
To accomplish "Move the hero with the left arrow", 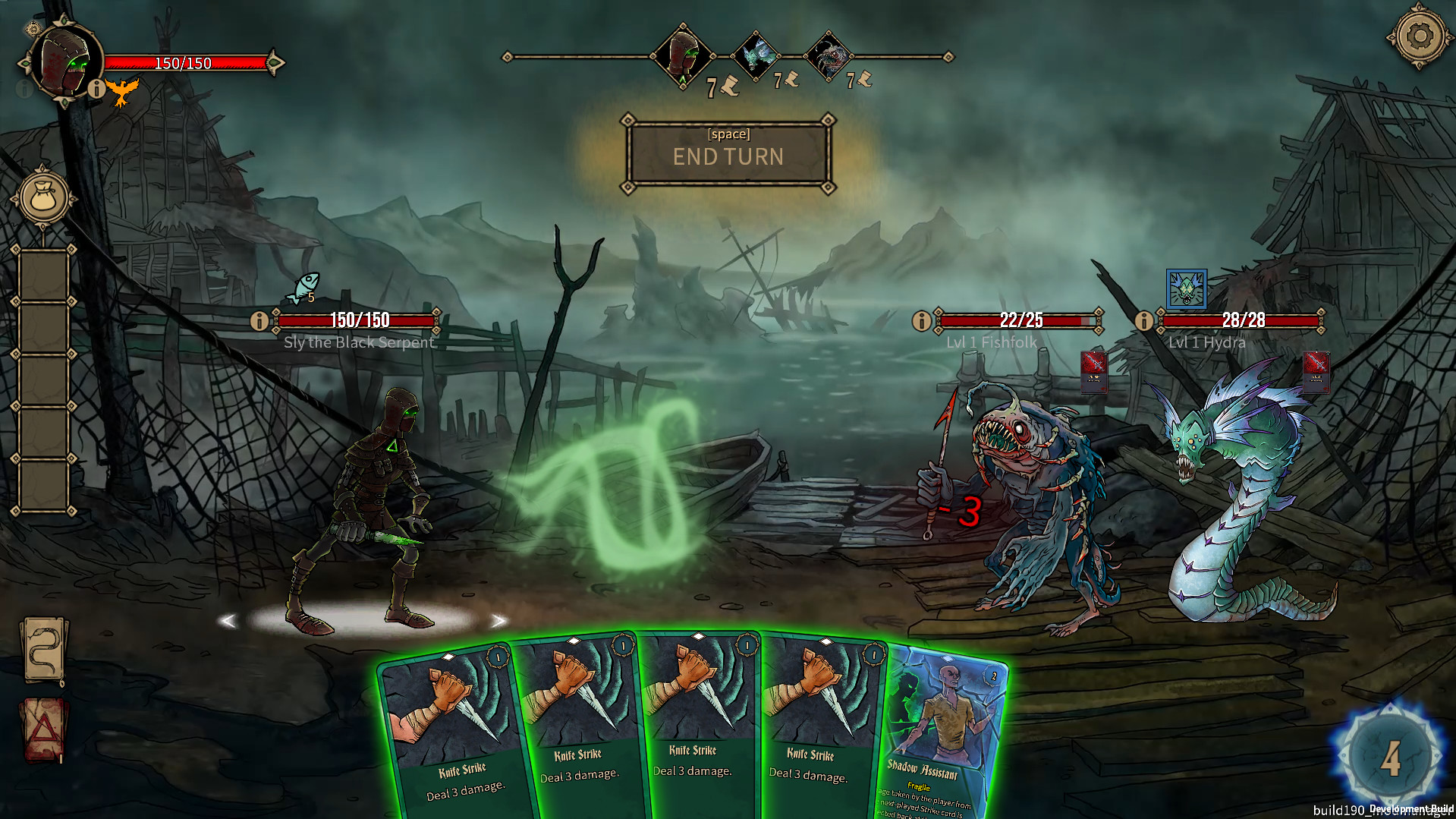I will point(227,621).
